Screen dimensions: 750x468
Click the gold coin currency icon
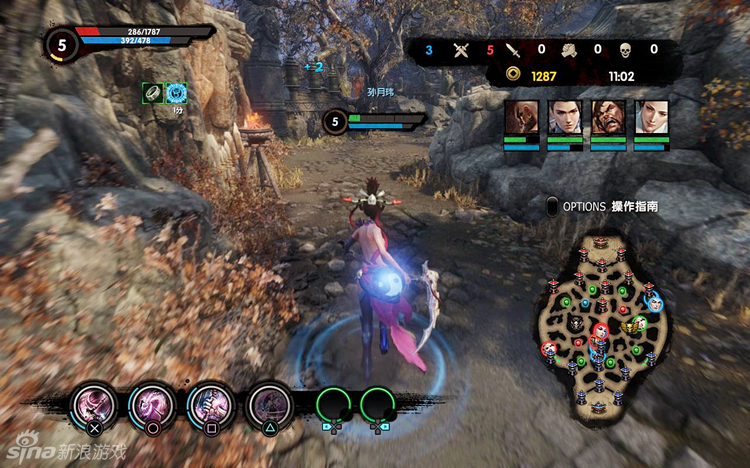[x=512, y=75]
